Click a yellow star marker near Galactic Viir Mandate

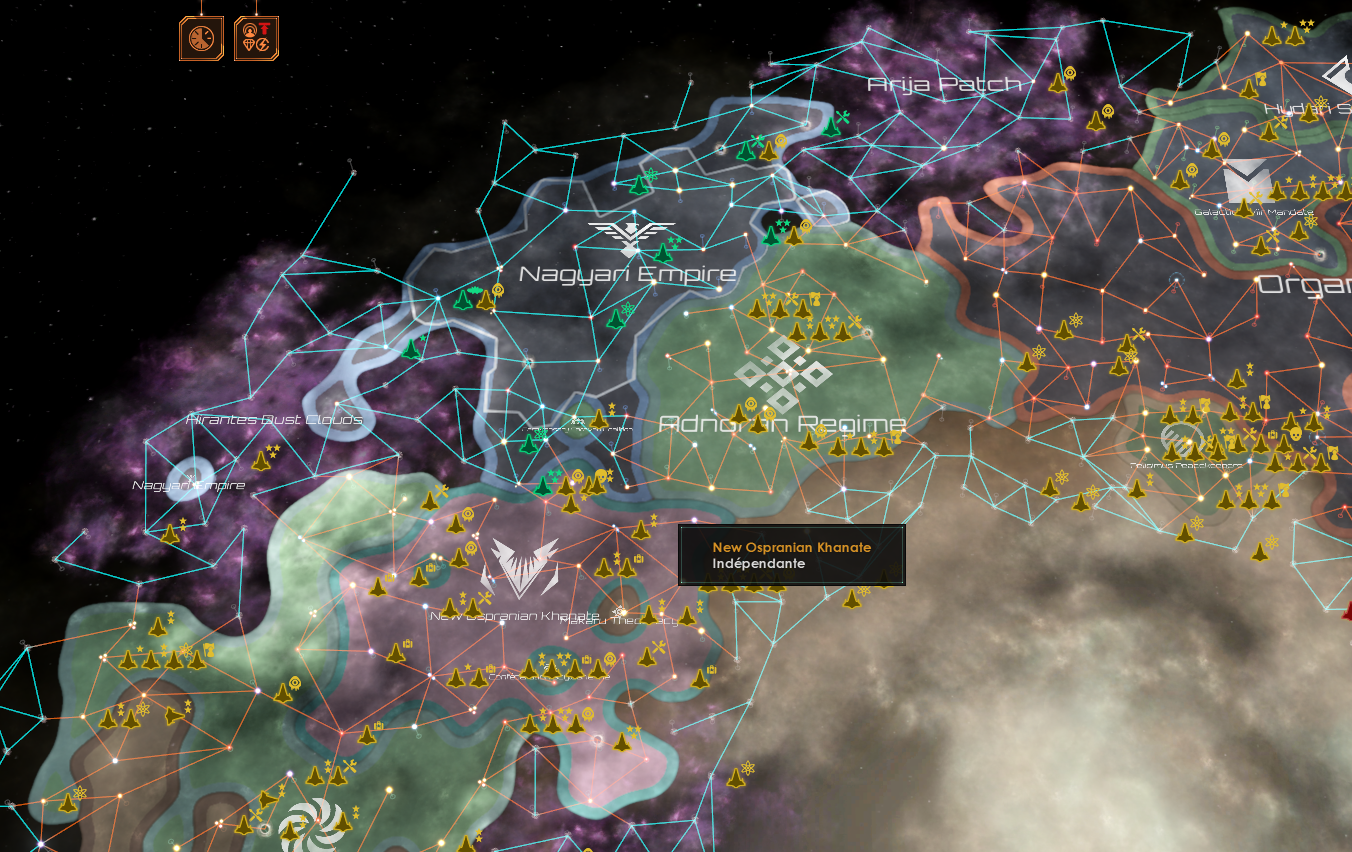pos(1288,180)
